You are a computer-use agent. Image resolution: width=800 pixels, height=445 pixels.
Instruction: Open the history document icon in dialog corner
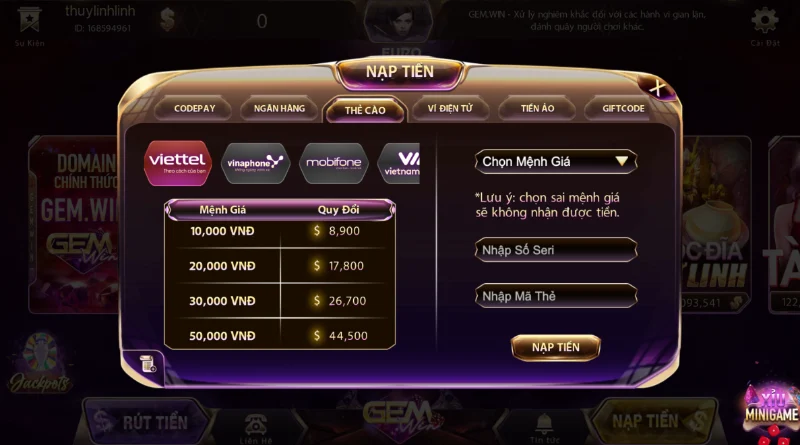(147, 363)
